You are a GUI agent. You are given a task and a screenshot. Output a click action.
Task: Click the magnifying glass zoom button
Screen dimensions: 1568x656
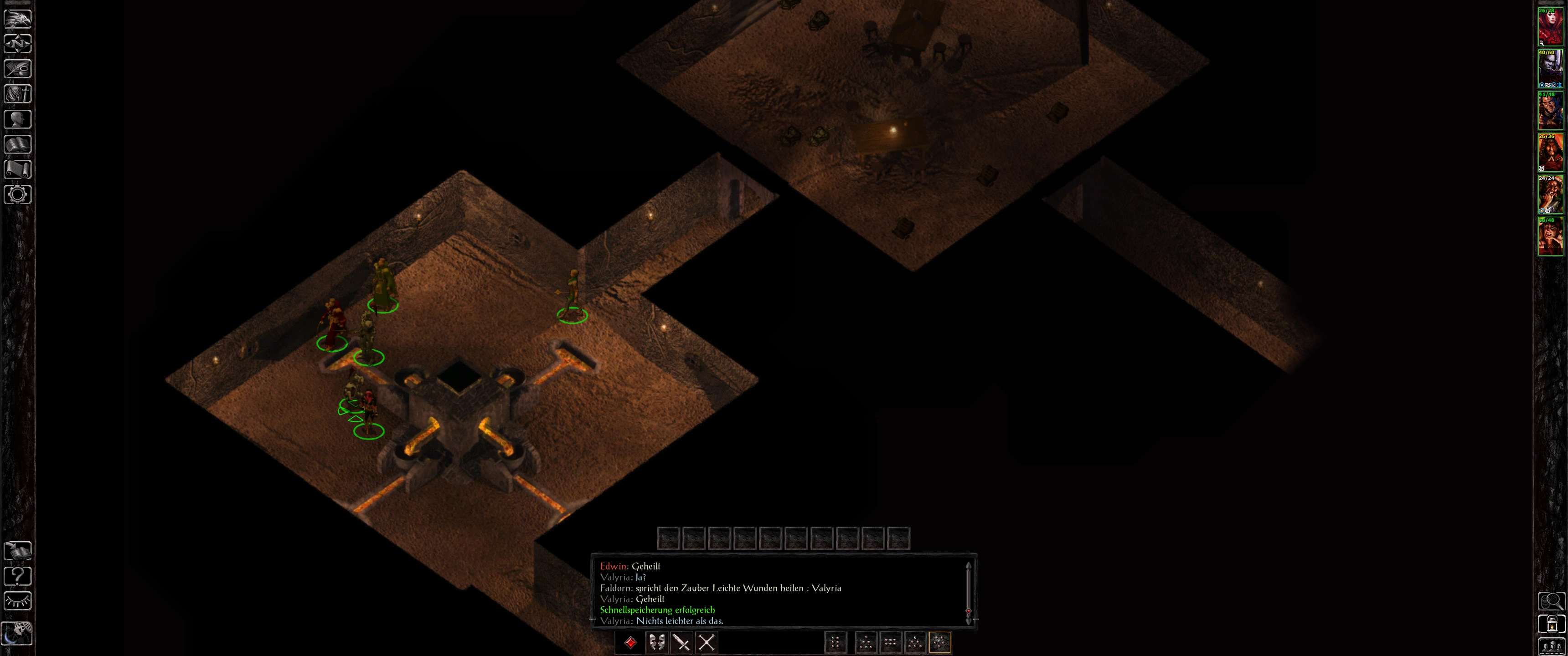point(1551,601)
